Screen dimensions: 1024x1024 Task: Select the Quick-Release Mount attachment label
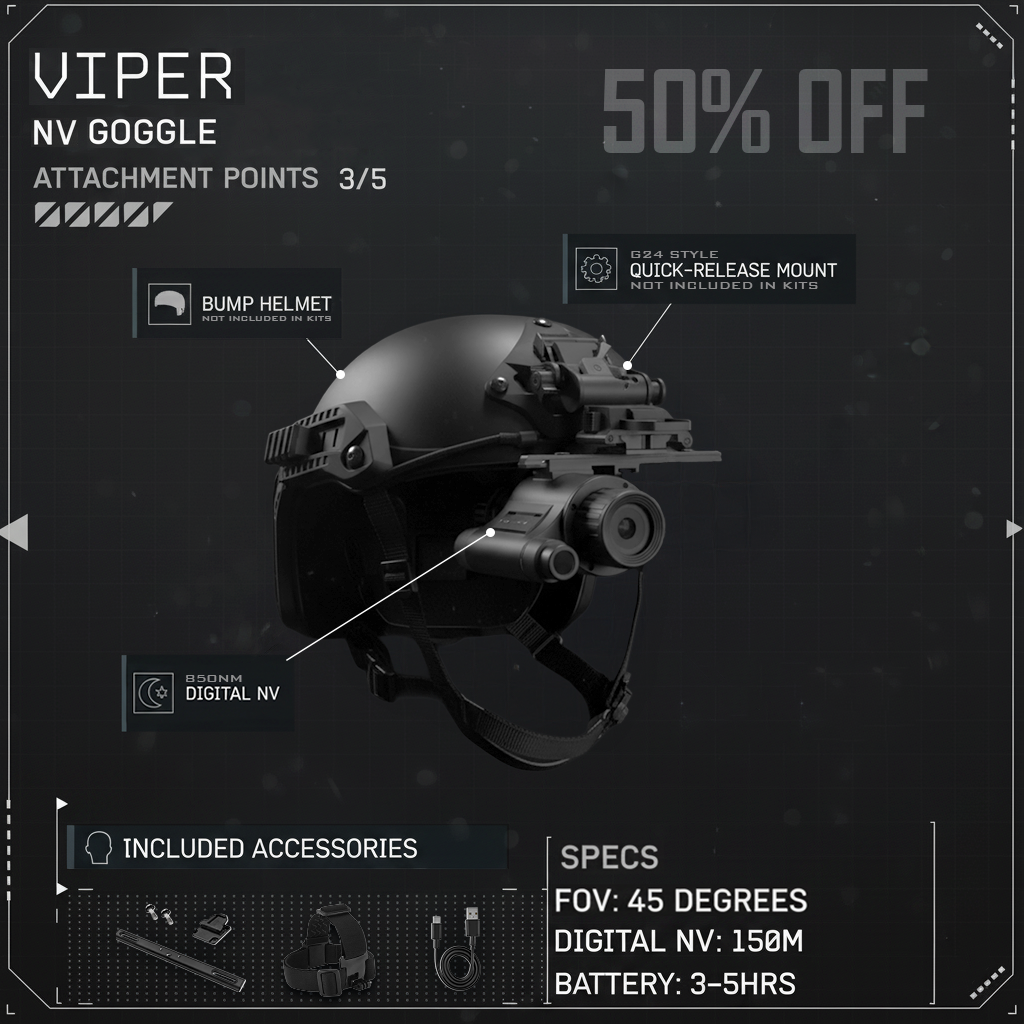710,269
